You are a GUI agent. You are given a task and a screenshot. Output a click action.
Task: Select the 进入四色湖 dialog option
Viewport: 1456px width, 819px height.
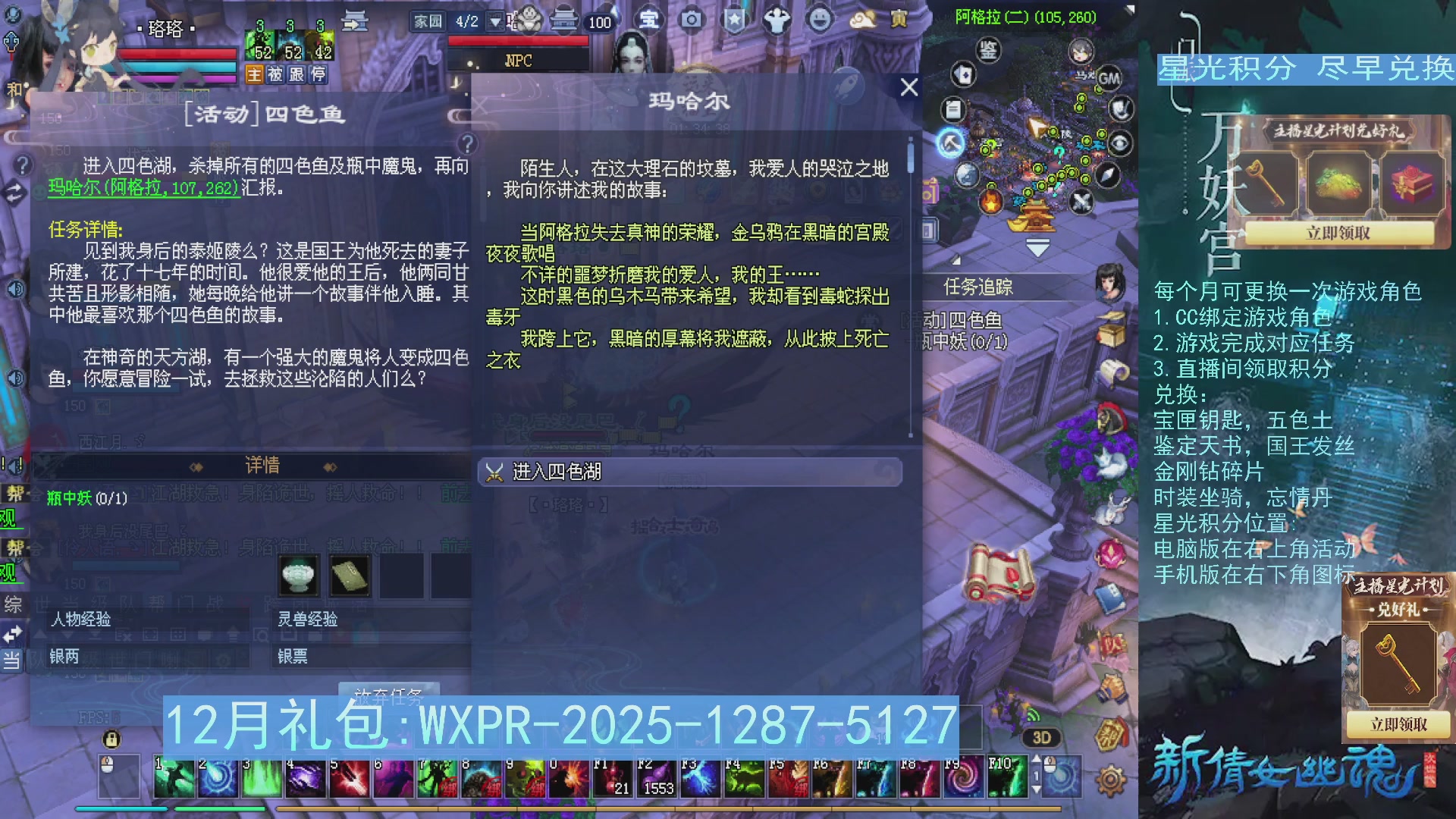tap(557, 472)
